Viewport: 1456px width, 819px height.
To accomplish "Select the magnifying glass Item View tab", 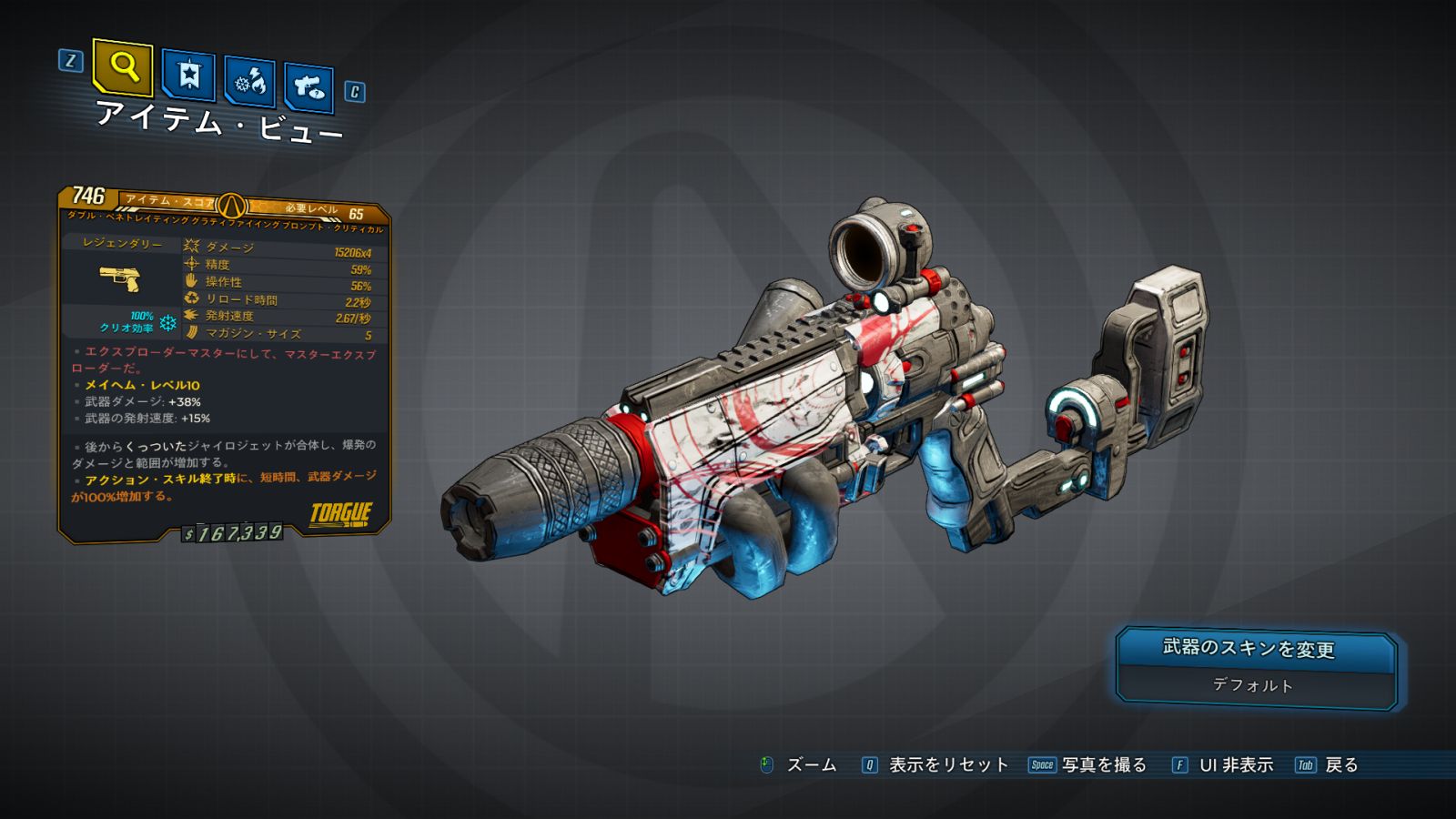I will [x=123, y=66].
